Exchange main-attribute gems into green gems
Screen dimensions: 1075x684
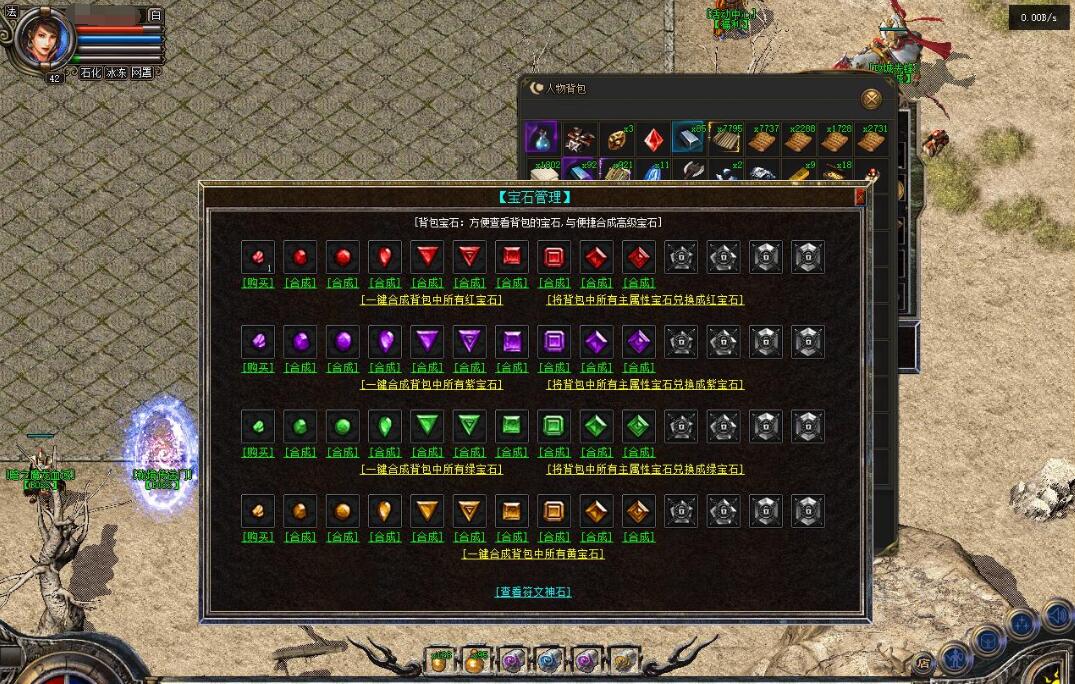pyautogui.click(x=645, y=469)
